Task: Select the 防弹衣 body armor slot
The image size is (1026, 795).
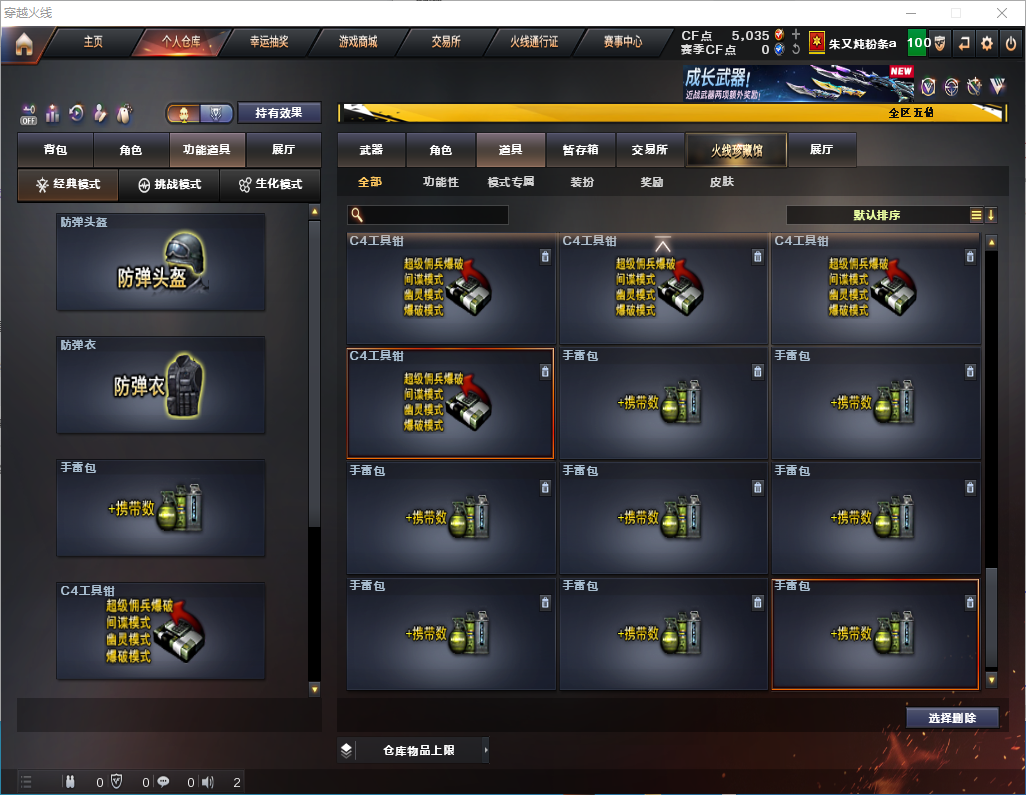Action: [161, 385]
